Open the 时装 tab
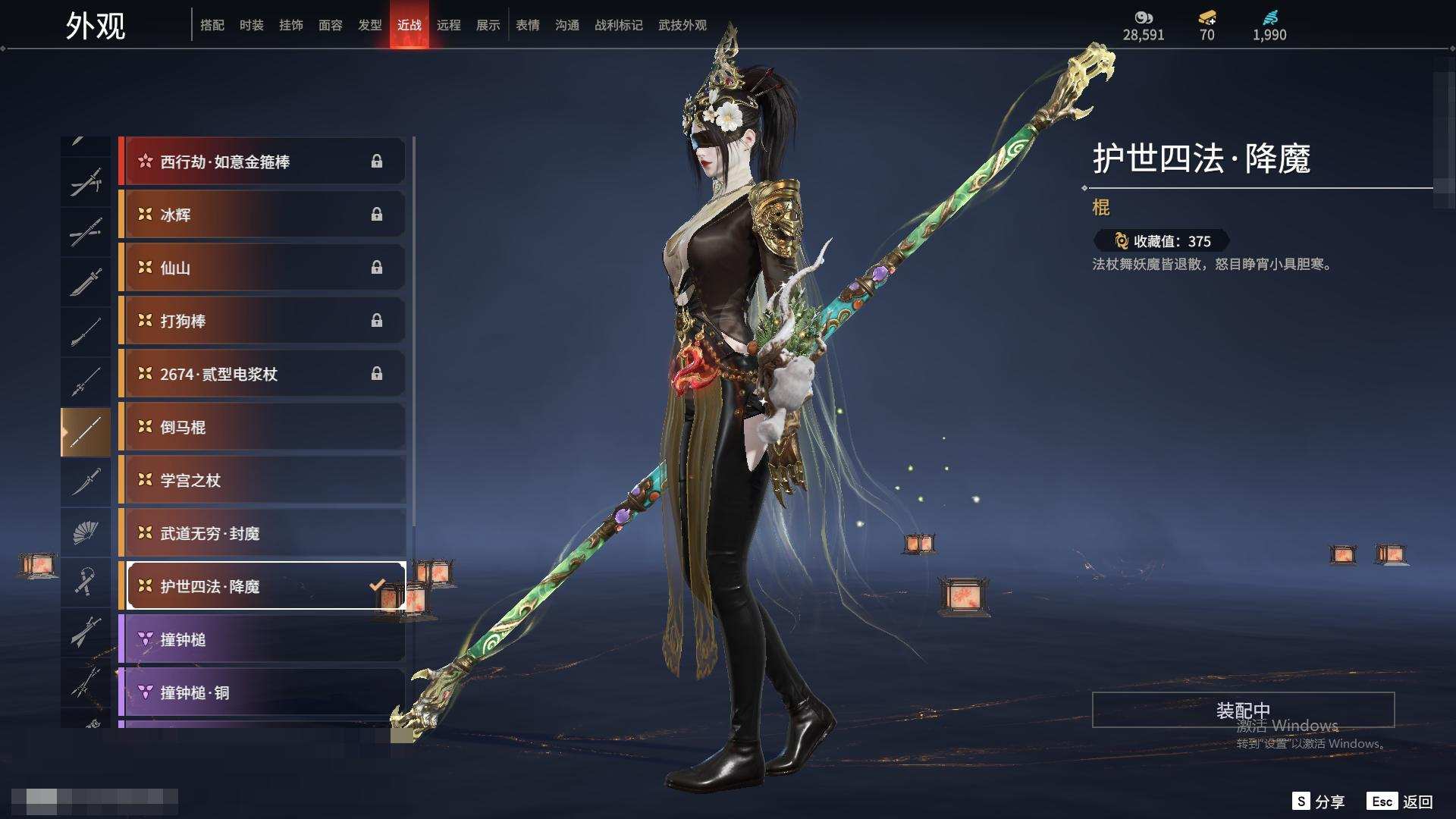This screenshot has width=1456, height=819. (252, 25)
